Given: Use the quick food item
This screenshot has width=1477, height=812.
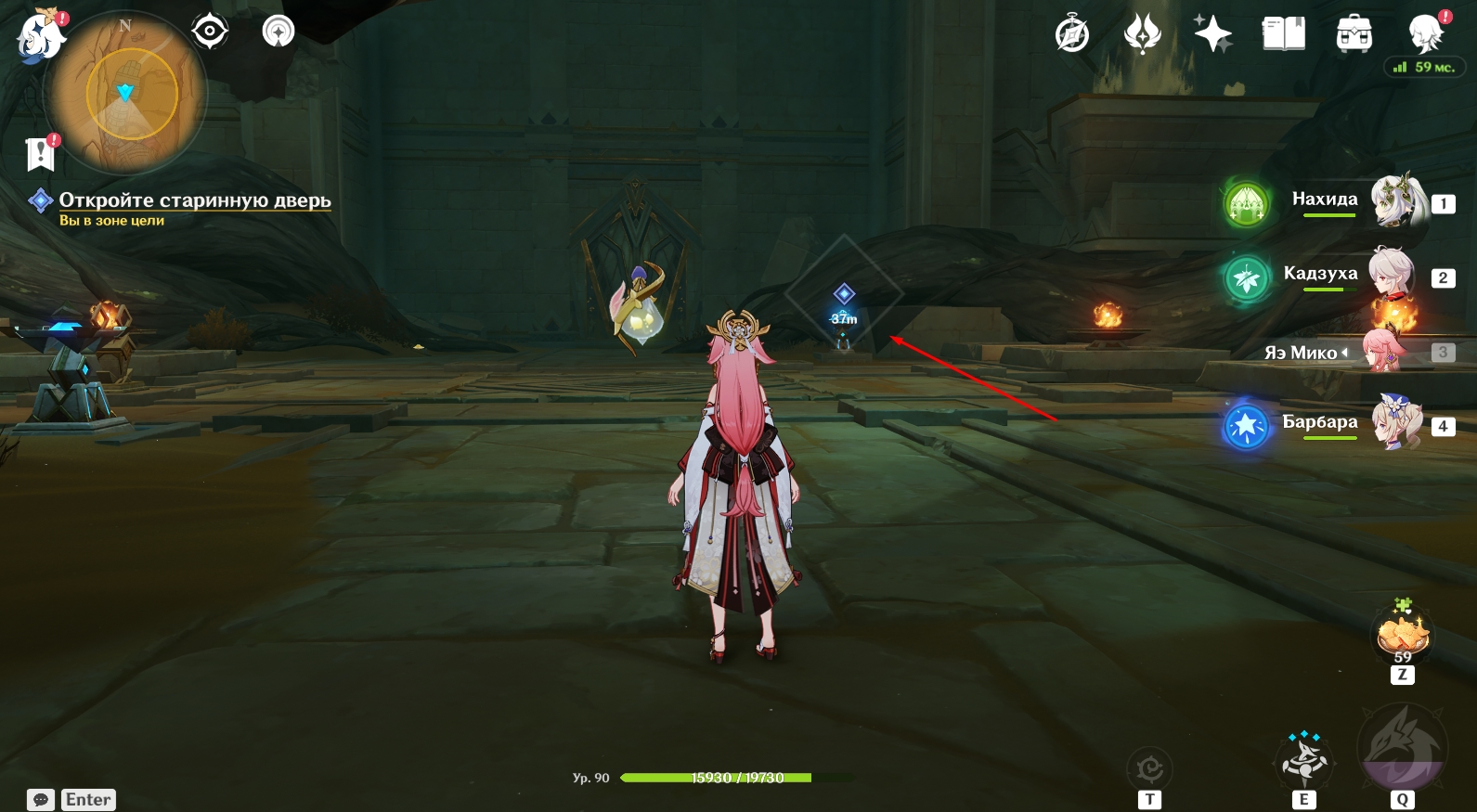Looking at the screenshot, I should [x=1402, y=636].
